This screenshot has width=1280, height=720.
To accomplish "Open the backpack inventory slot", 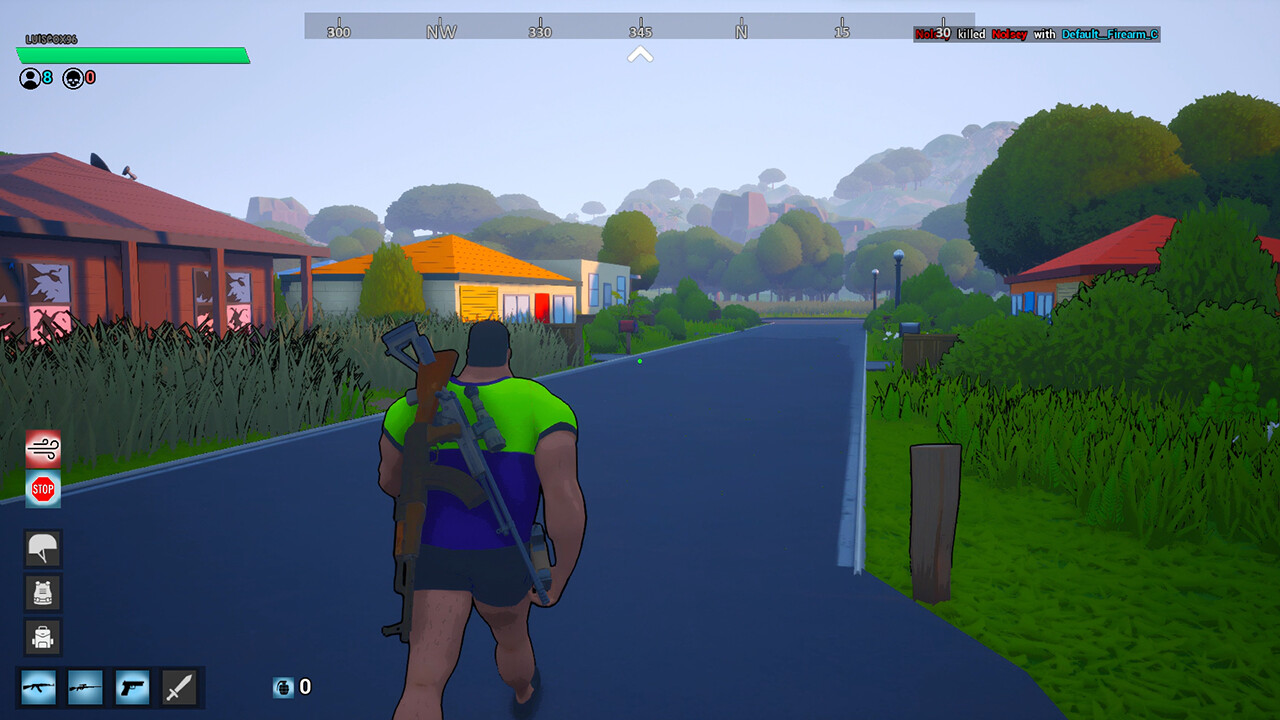I will coord(42,637).
